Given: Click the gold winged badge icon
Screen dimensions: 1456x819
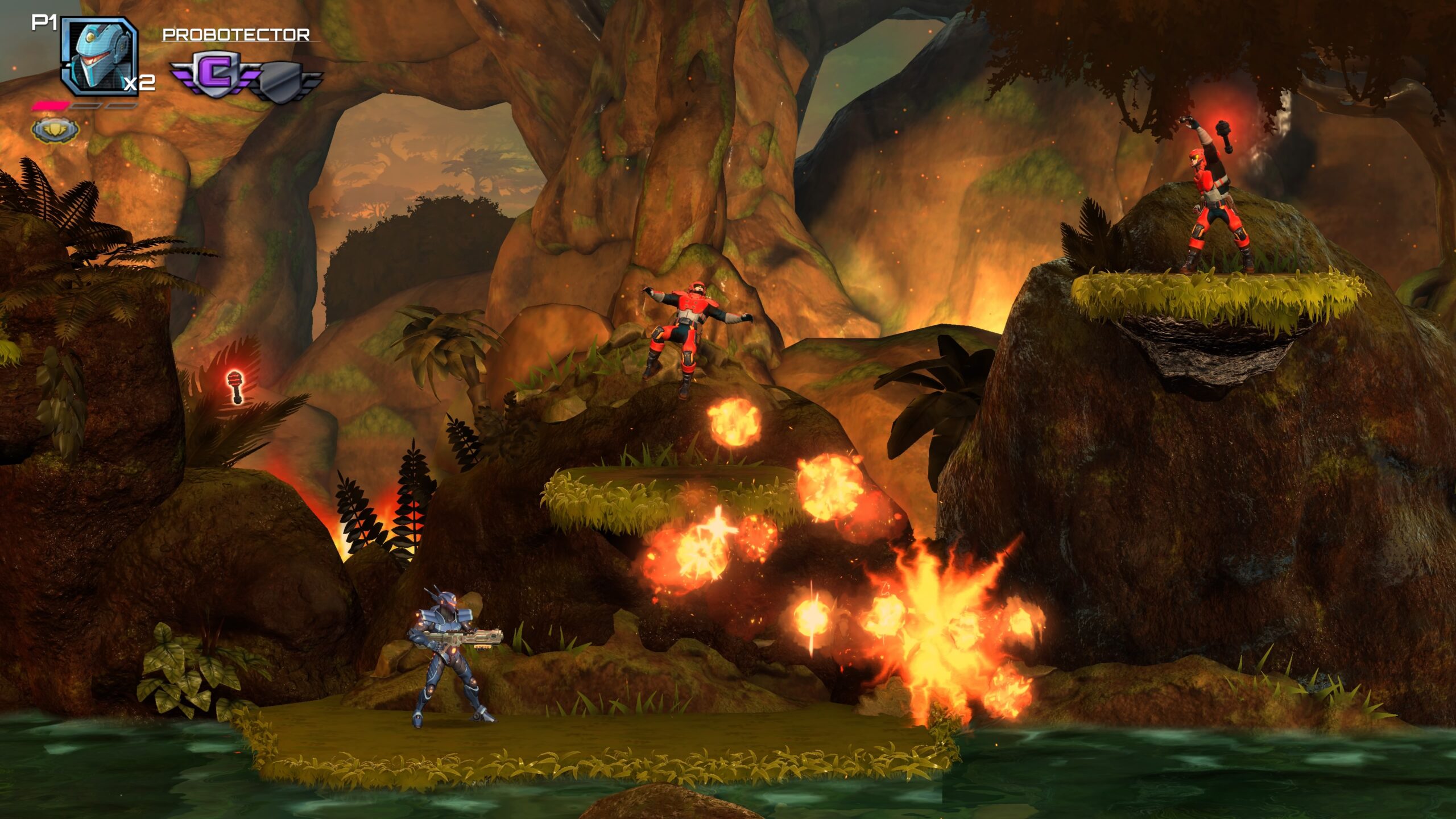Looking at the screenshot, I should pos(55,130).
